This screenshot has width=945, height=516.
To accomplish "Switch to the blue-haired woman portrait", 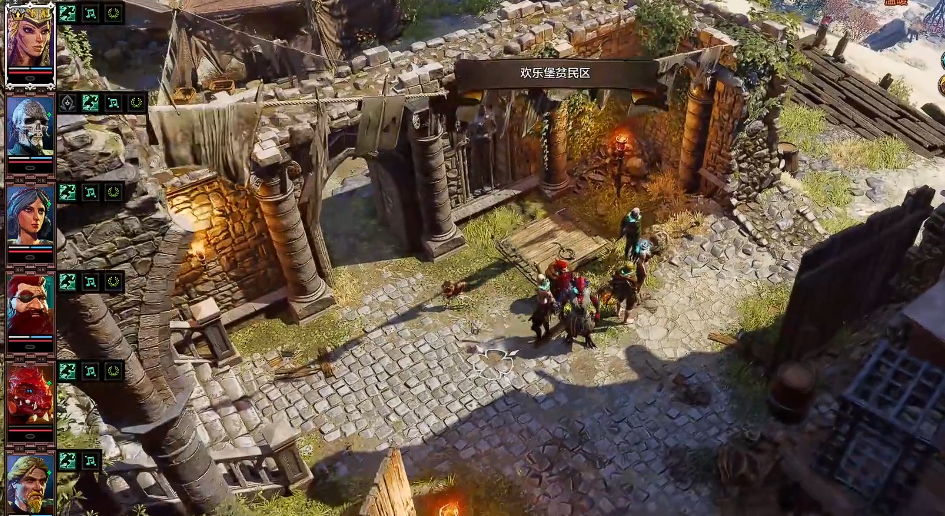I will (30, 214).
